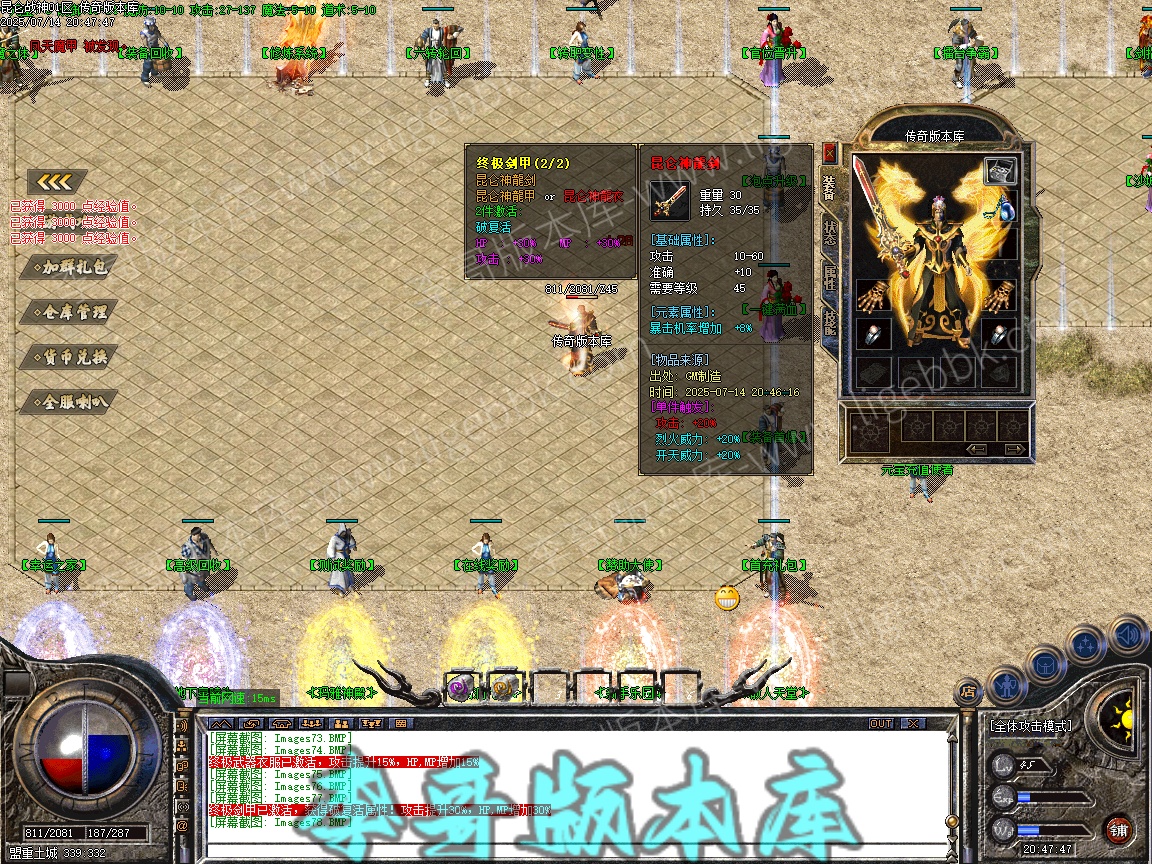Activate the 全服喇叭 server megaphone button
This screenshot has width=1152, height=864.
(68, 402)
